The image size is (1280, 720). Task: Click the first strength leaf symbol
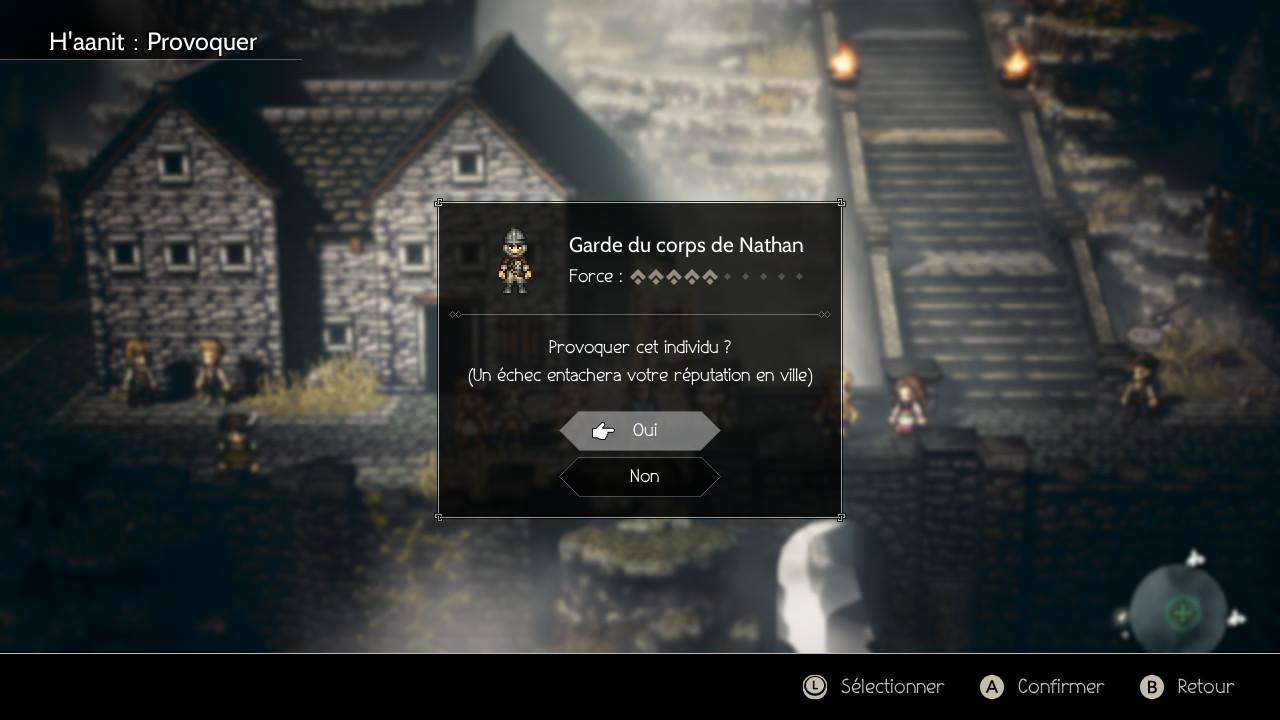pyautogui.click(x=638, y=276)
